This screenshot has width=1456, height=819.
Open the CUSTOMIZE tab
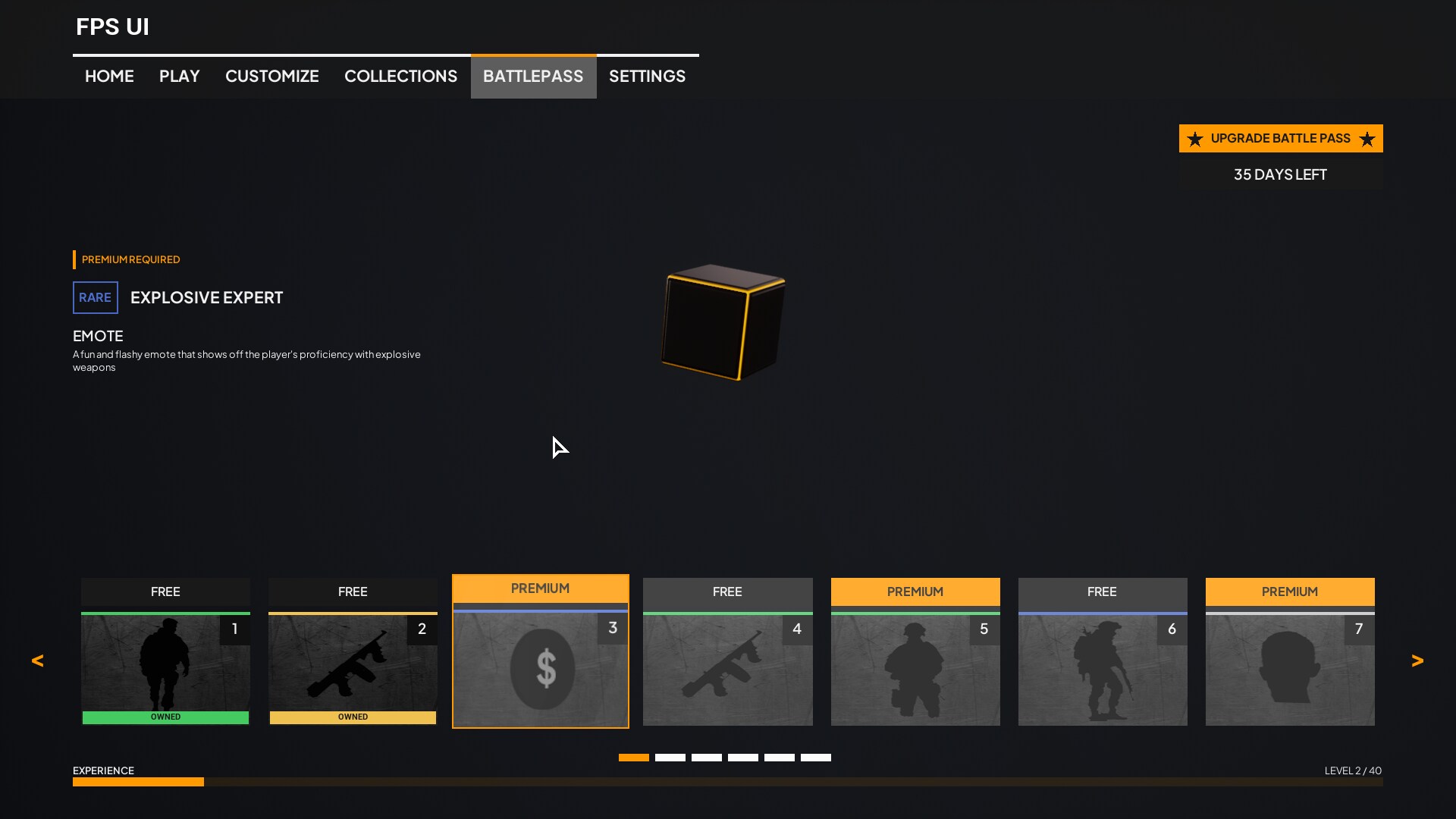click(x=271, y=76)
